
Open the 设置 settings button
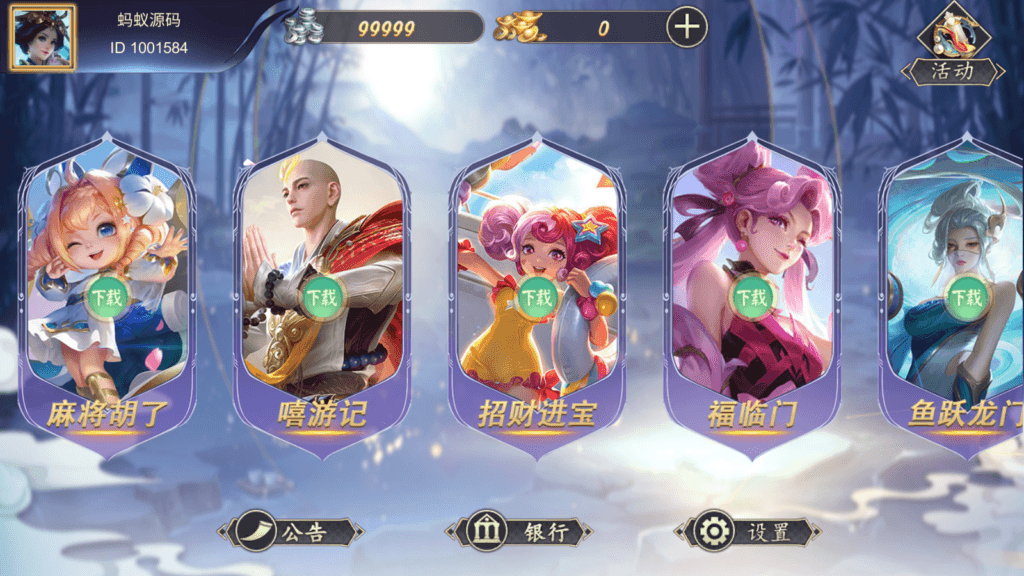click(x=748, y=532)
